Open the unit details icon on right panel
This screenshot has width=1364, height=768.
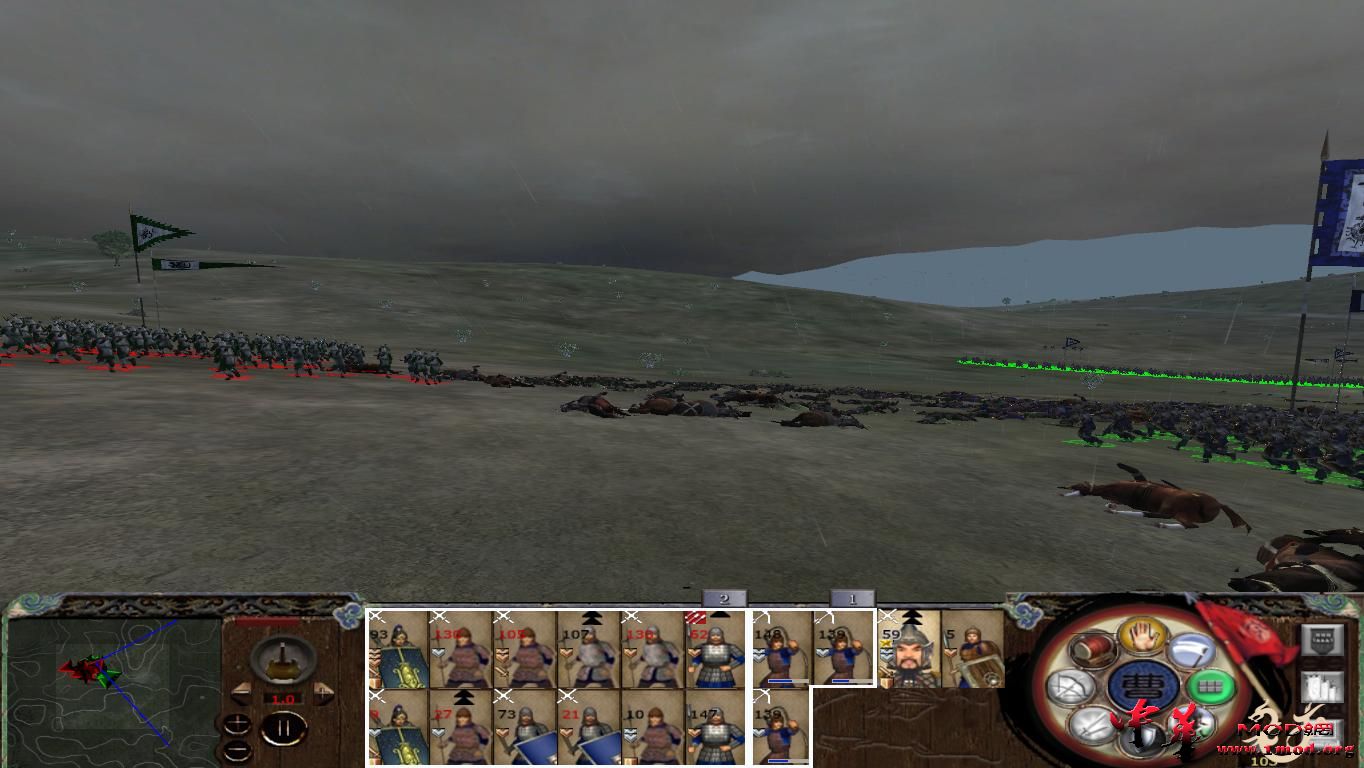[1322, 687]
